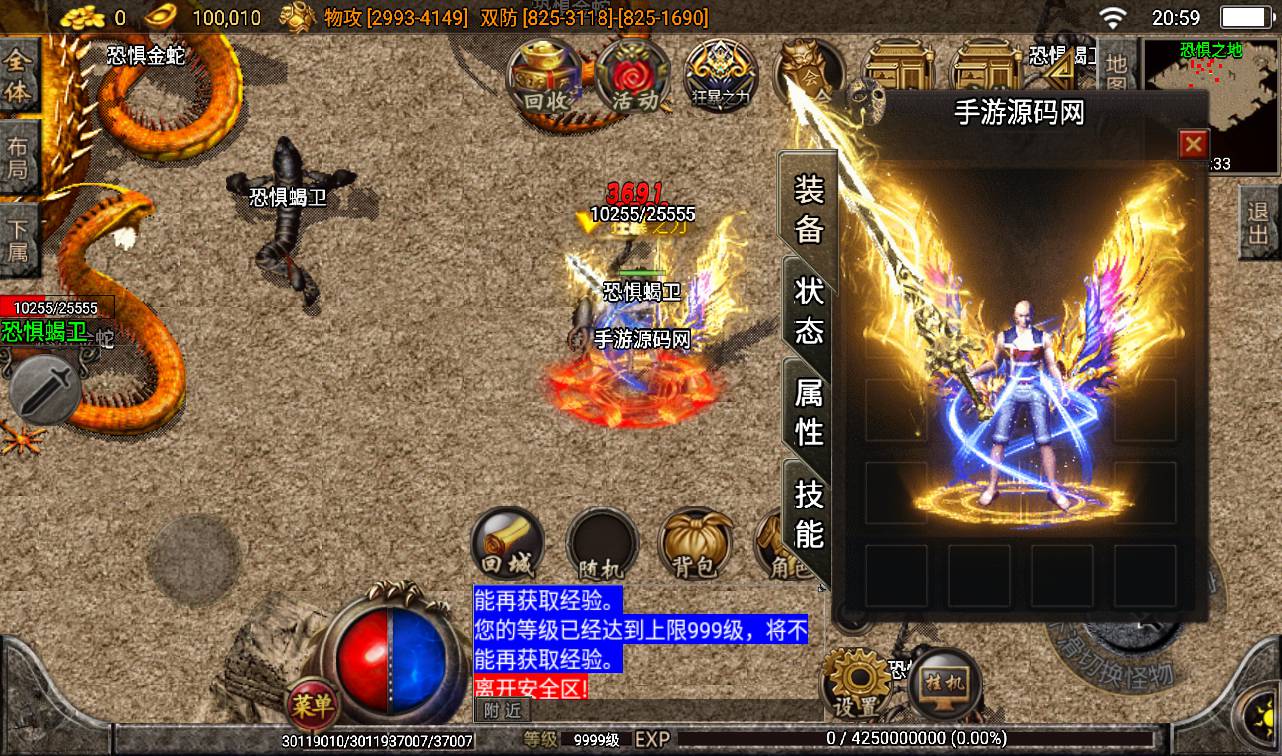
Task: Click the 退出 exit button
Action: pyautogui.click(x=1259, y=223)
